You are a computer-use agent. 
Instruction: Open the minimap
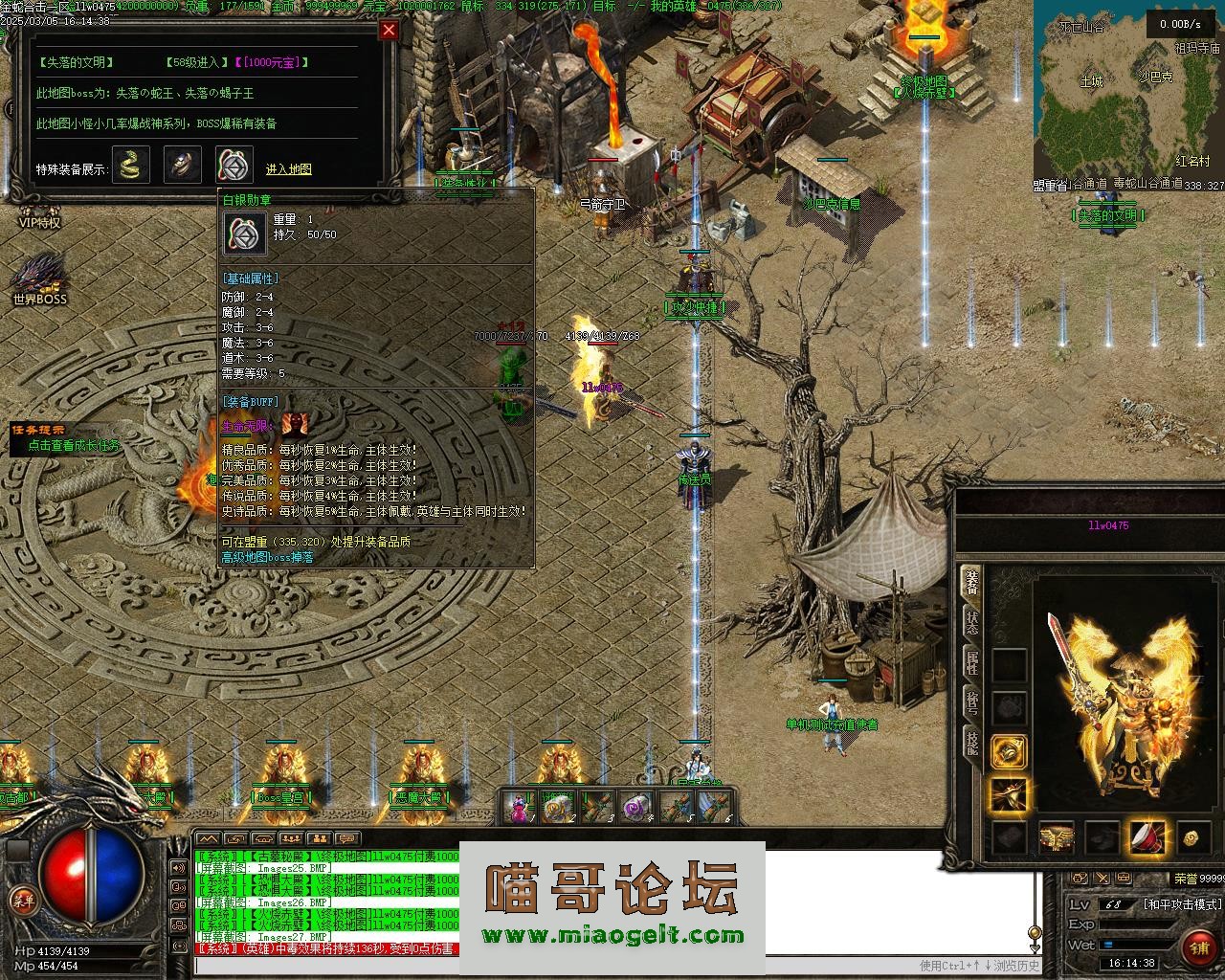click(x=1127, y=96)
